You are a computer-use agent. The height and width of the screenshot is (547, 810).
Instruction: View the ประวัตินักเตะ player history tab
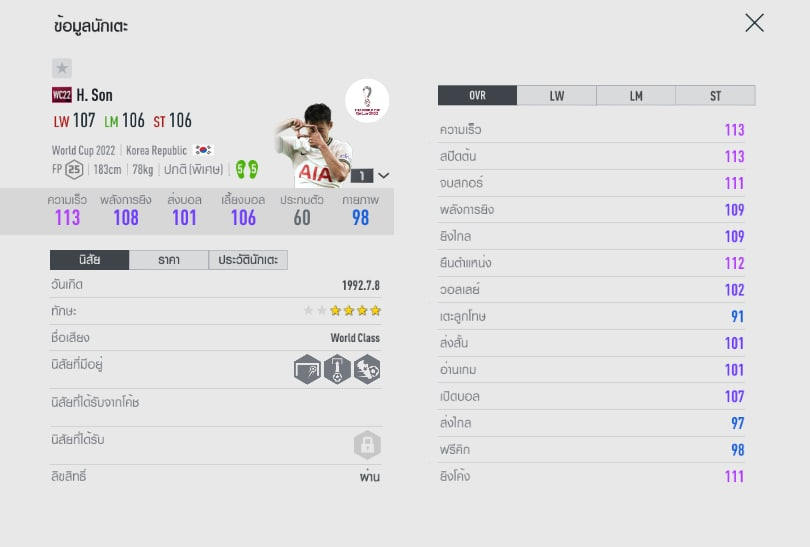tap(248, 260)
